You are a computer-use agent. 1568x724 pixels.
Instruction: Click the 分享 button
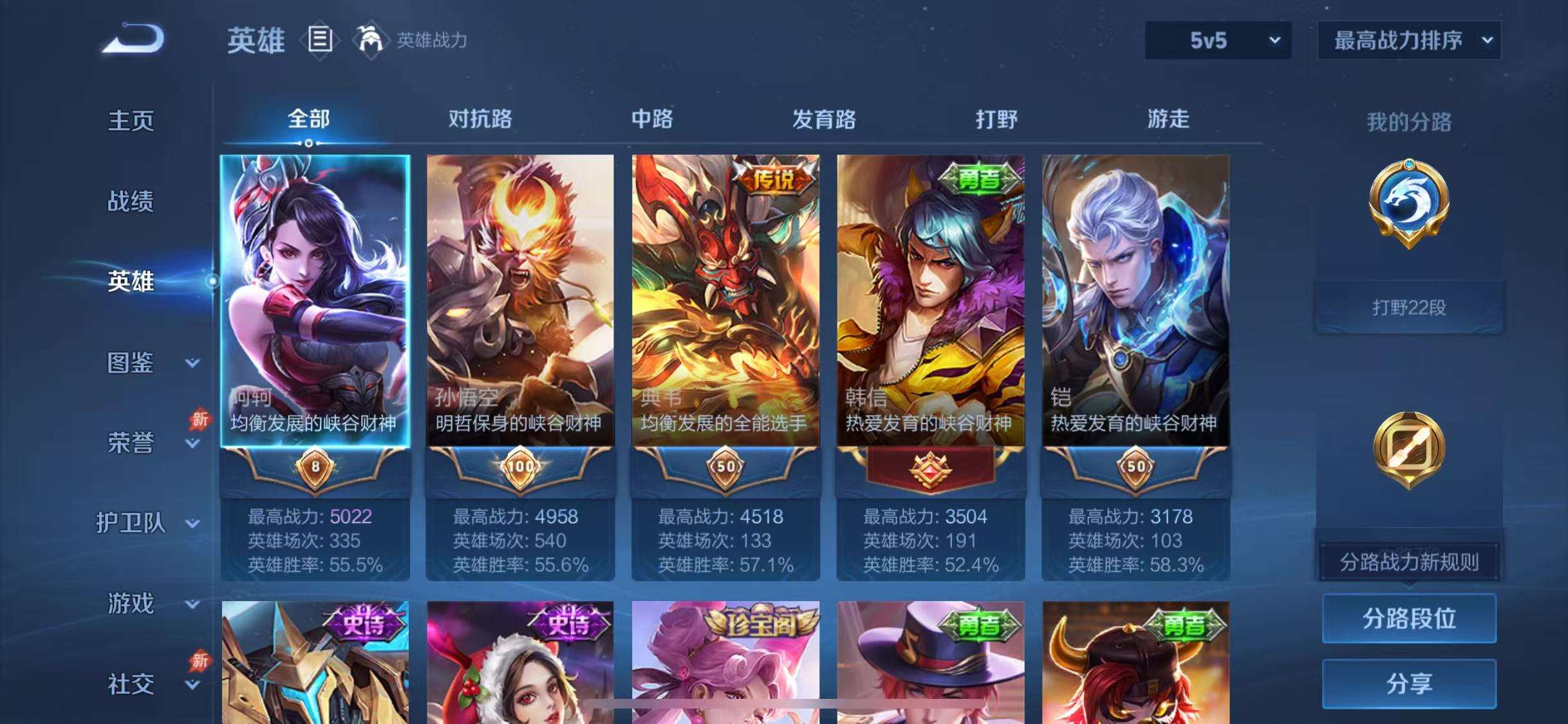[1410, 684]
